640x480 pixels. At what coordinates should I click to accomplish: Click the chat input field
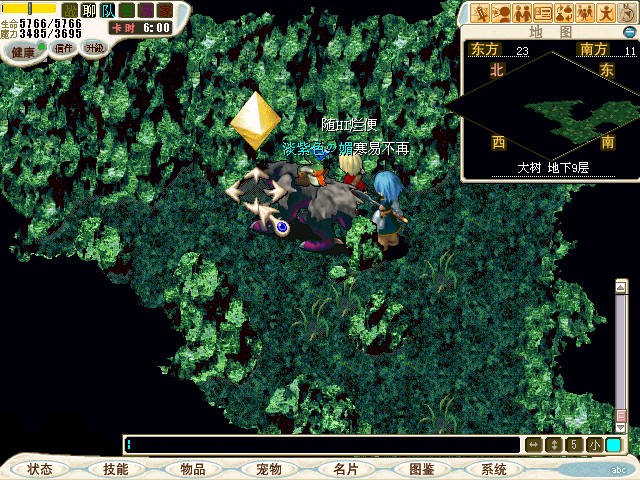pos(320,444)
